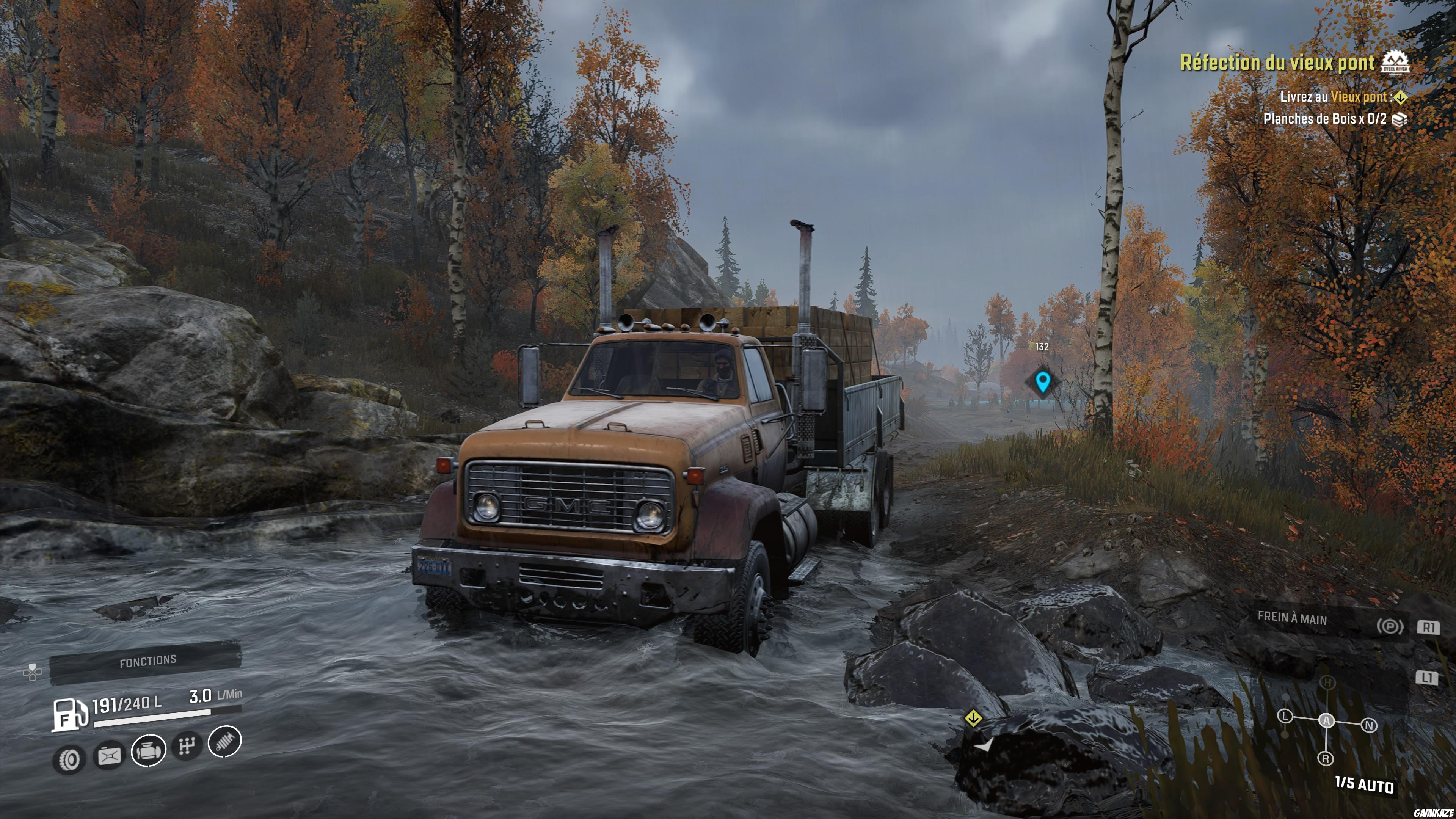Click the yellow Vieux pont delivery marker
The width and height of the screenshot is (1456, 819).
click(973, 719)
